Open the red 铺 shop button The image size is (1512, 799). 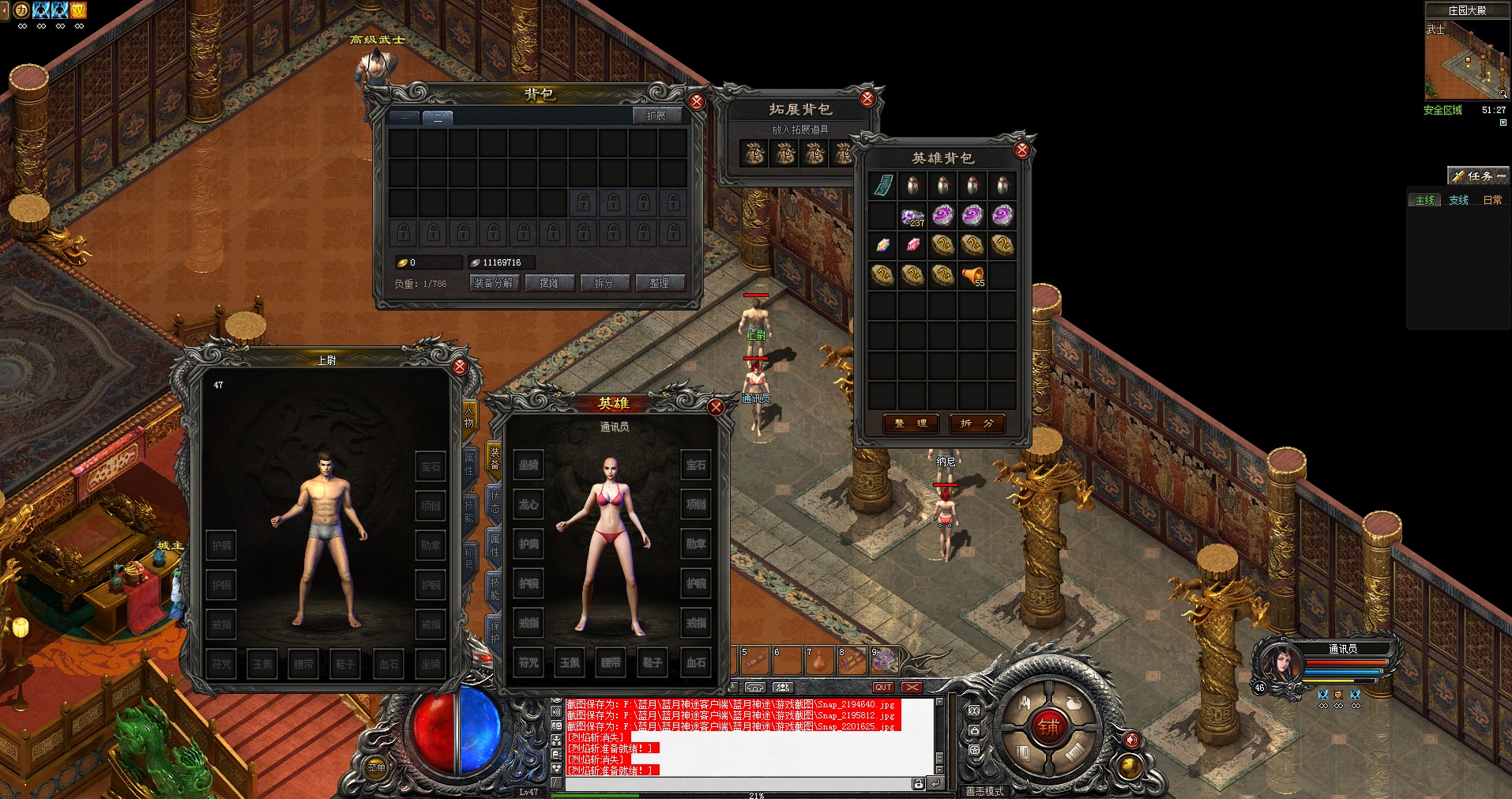coord(1049,727)
